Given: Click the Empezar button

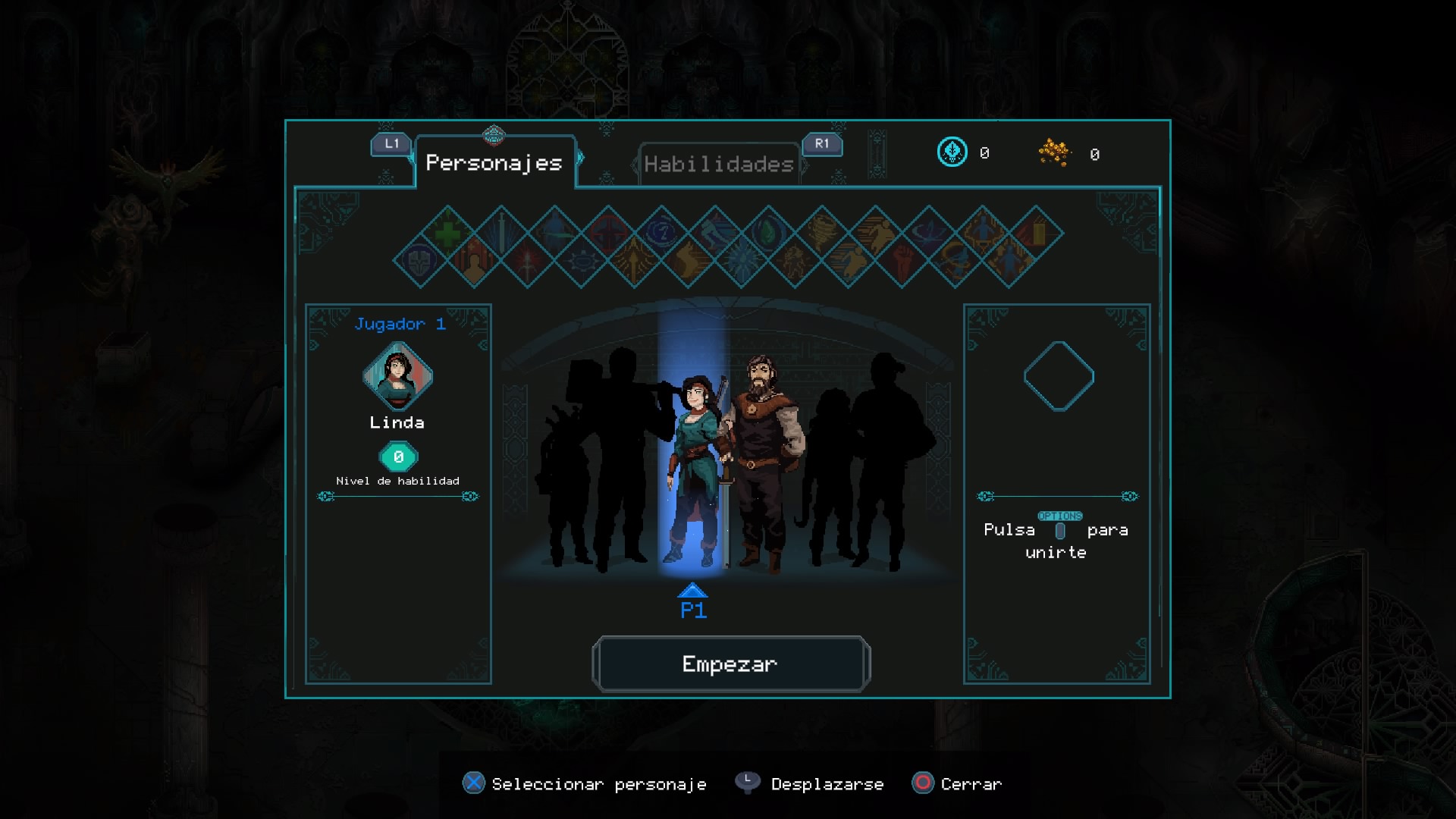Looking at the screenshot, I should pos(730,664).
